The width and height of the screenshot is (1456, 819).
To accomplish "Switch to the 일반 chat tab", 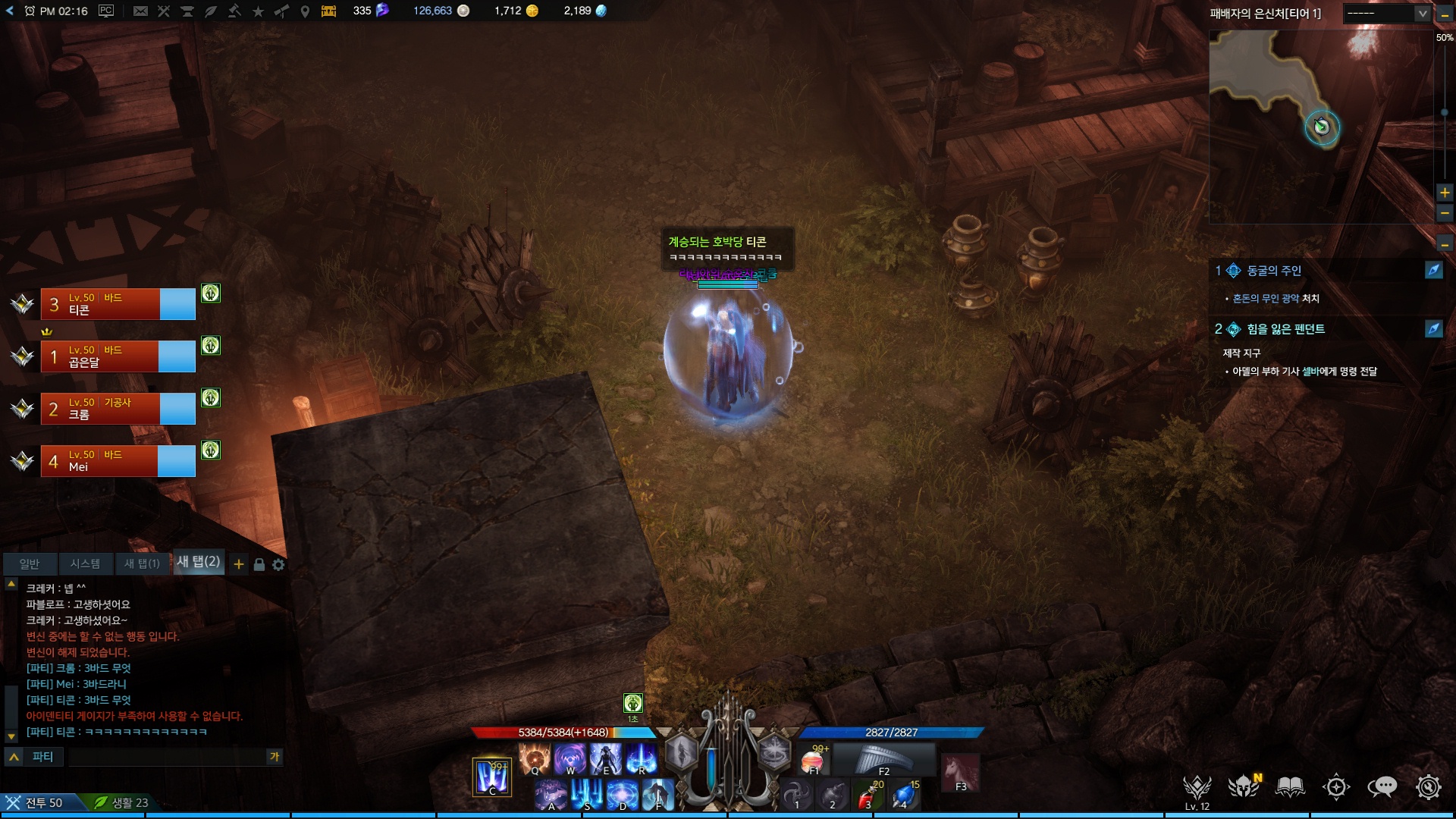I will click(x=30, y=563).
